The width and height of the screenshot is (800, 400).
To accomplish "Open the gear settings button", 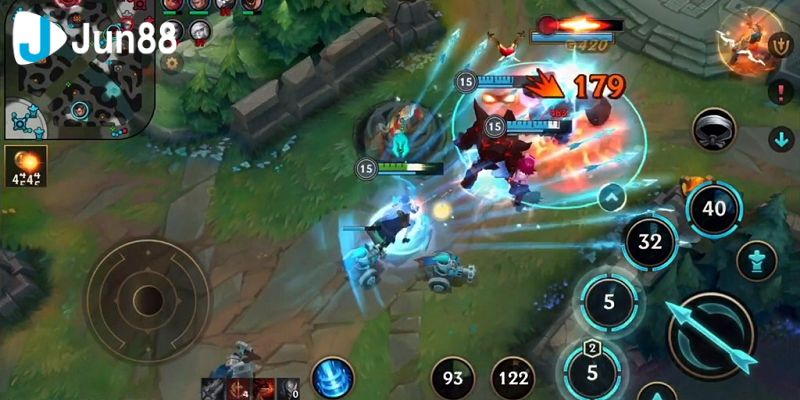I will pyautogui.click(x=172, y=62).
